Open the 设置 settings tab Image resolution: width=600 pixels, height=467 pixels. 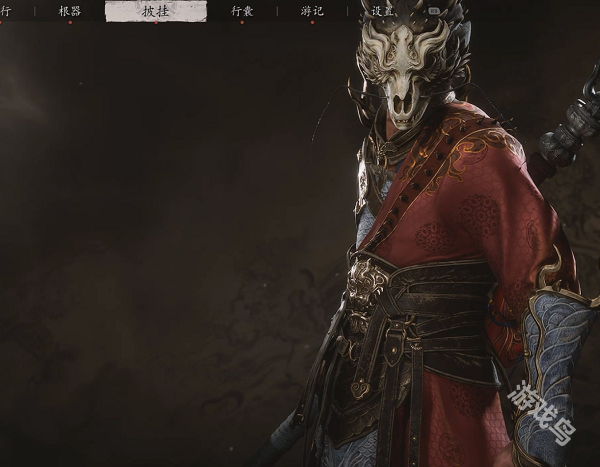click(x=381, y=11)
